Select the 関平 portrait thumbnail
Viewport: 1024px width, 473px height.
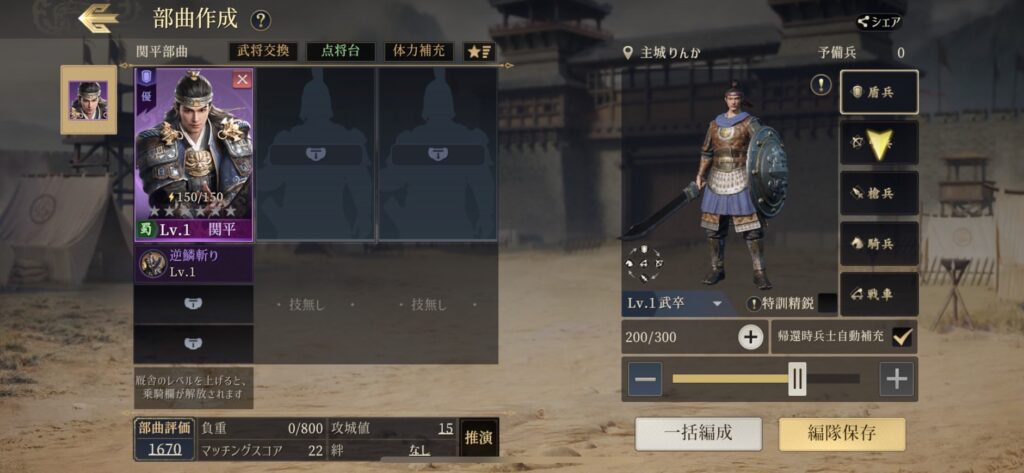pyautogui.click(x=88, y=99)
